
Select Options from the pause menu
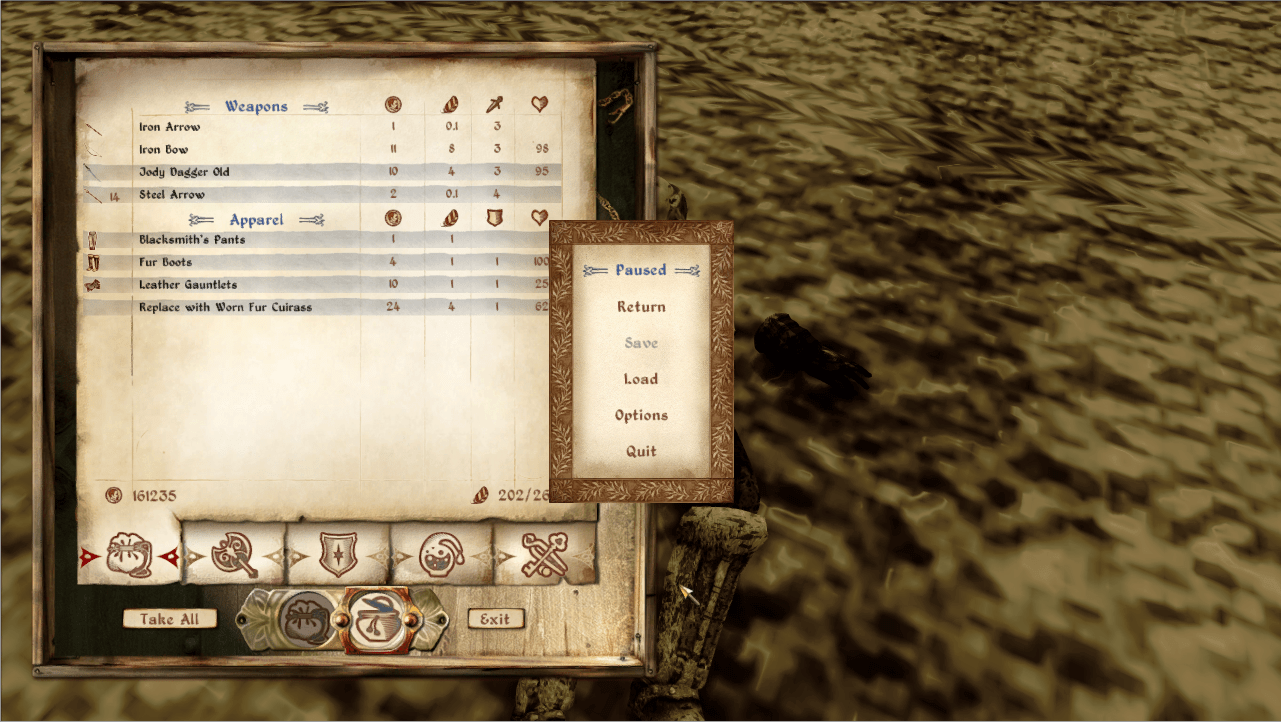pyautogui.click(x=640, y=415)
